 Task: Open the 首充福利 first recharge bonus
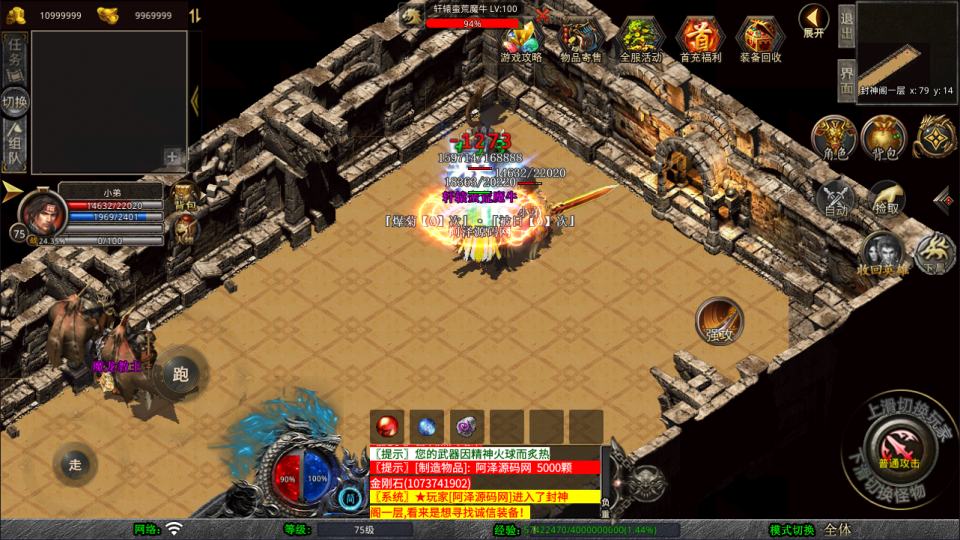pyautogui.click(x=699, y=40)
